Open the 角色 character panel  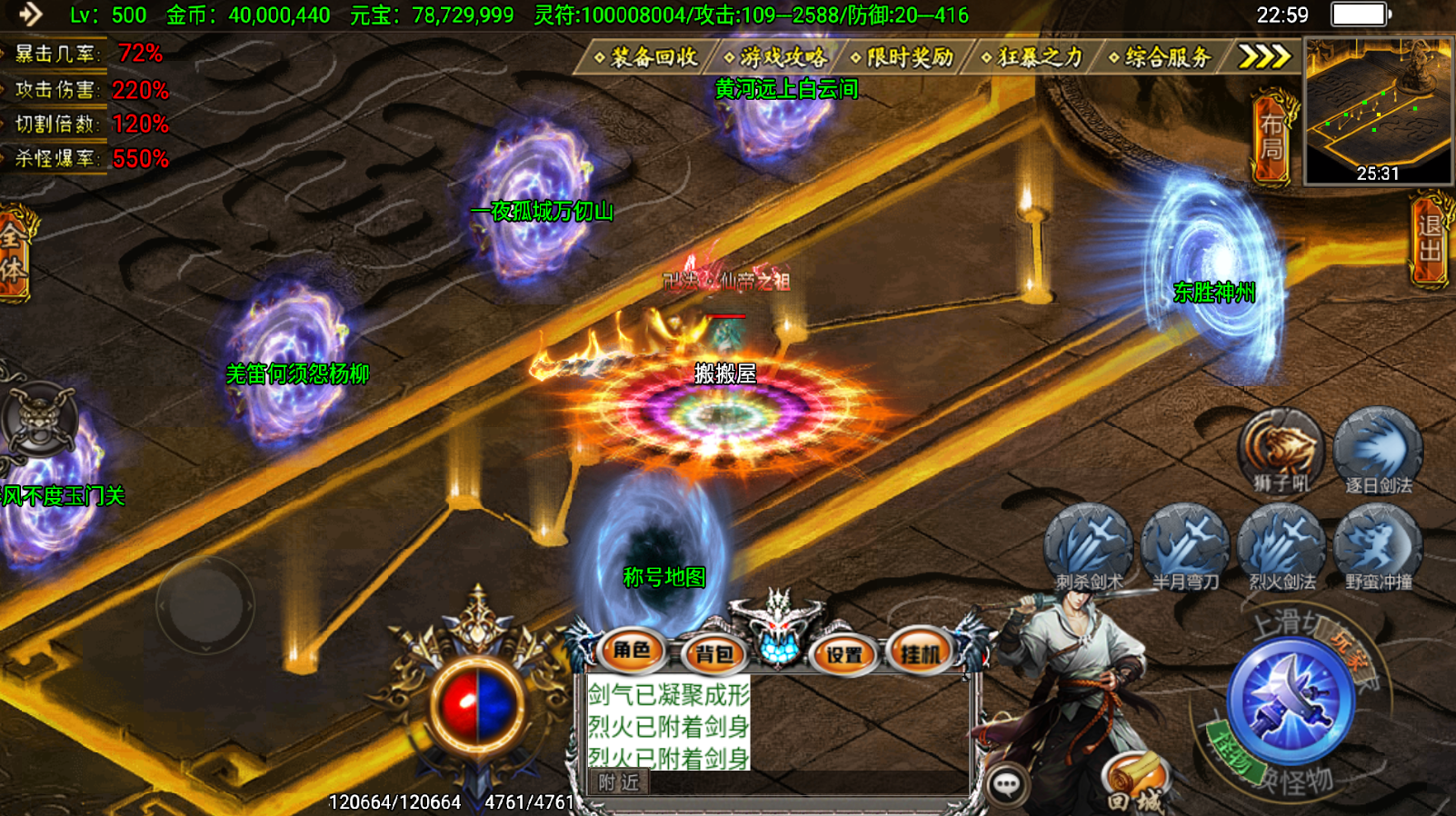pos(632,651)
